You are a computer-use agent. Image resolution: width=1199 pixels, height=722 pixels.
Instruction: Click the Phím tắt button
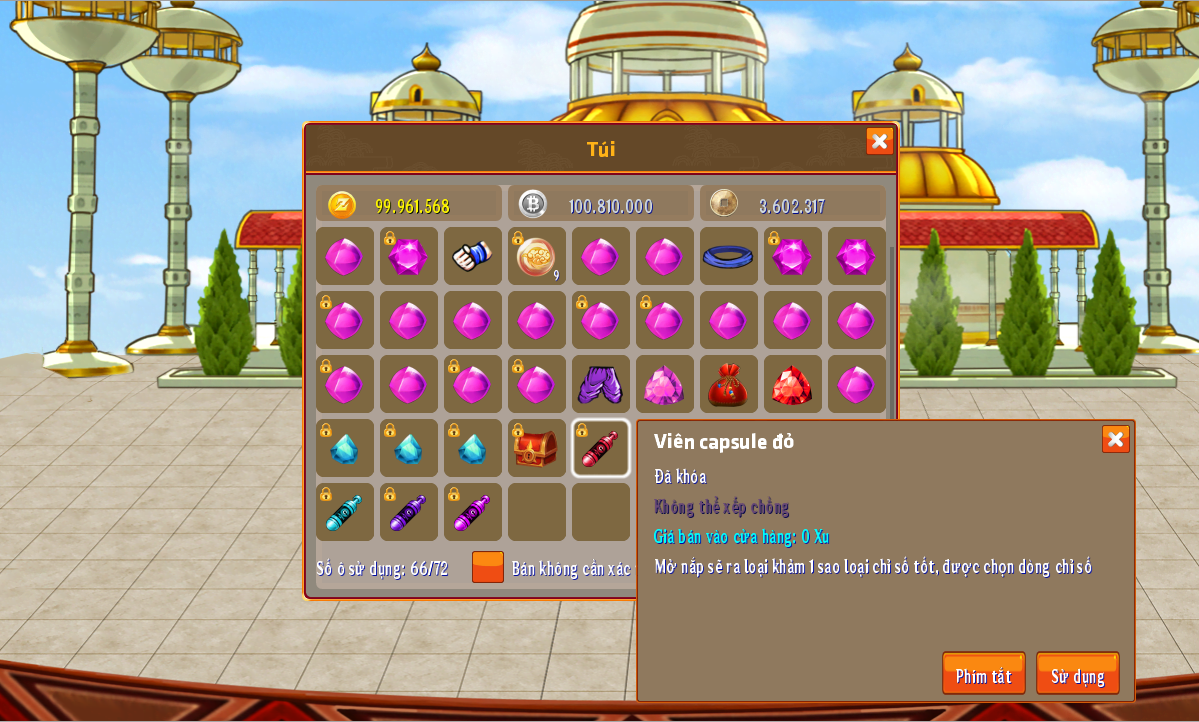coord(983,674)
